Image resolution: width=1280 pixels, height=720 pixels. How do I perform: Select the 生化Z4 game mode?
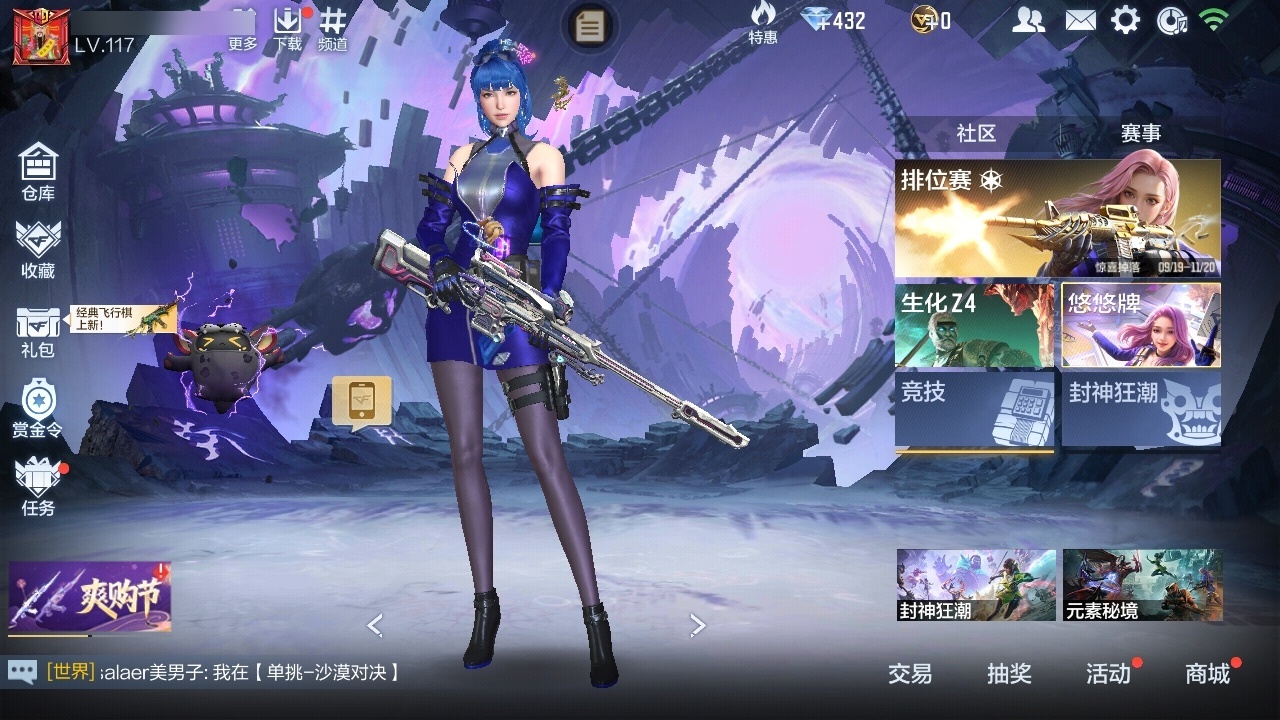pyautogui.click(x=974, y=325)
